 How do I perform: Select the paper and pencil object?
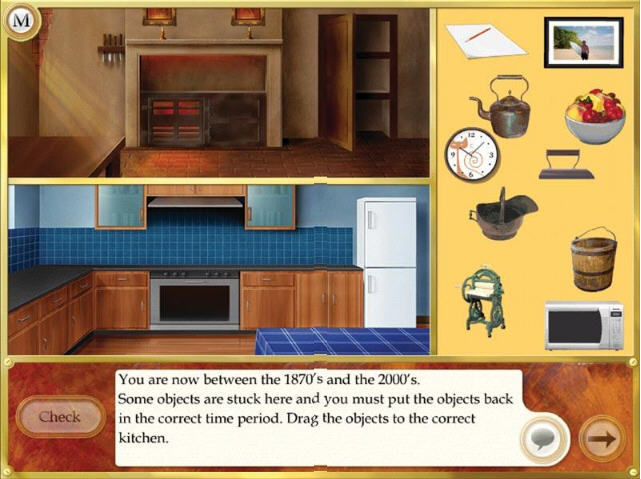pyautogui.click(x=485, y=41)
